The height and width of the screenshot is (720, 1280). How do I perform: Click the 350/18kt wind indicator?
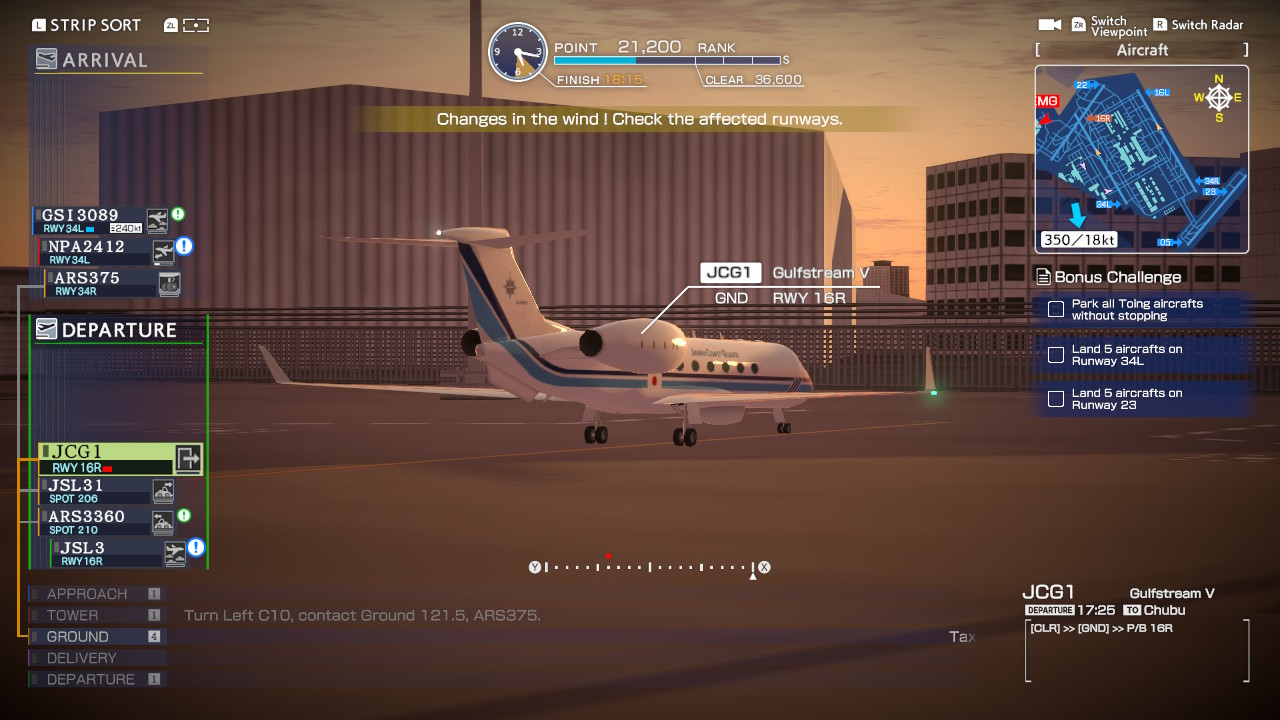pyautogui.click(x=1078, y=240)
